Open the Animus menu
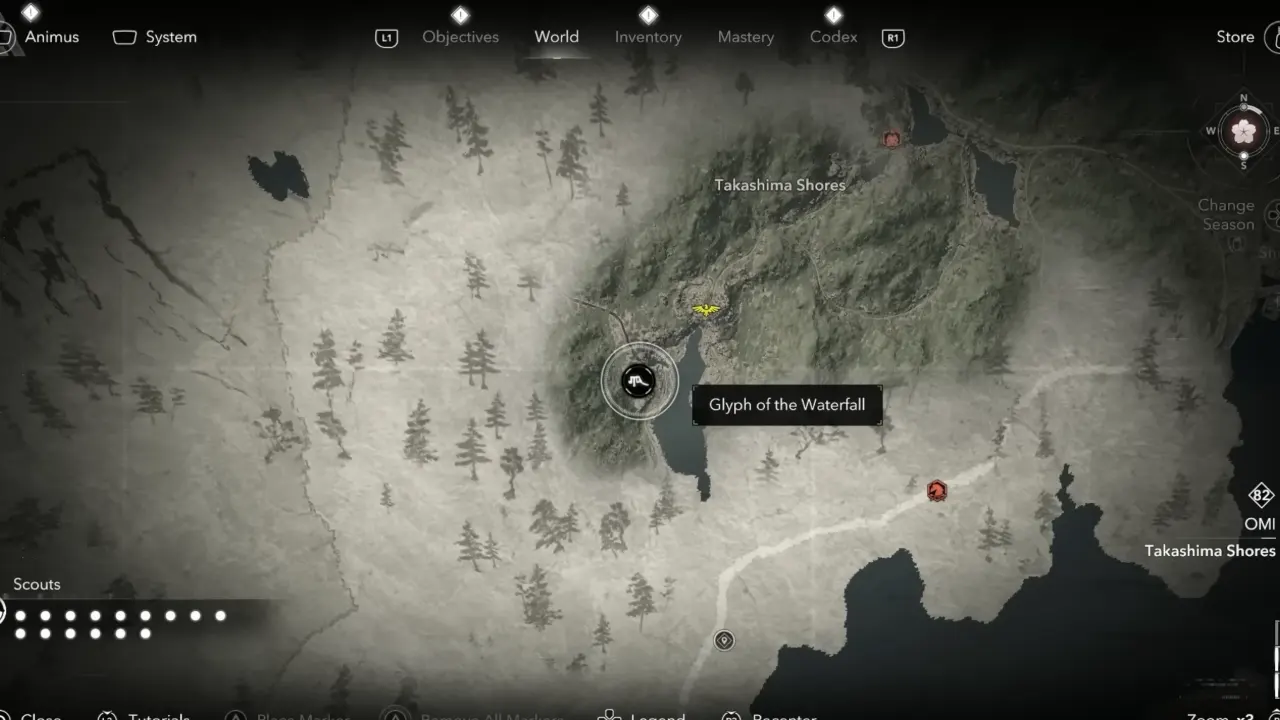The height and width of the screenshot is (720, 1280). coord(51,37)
